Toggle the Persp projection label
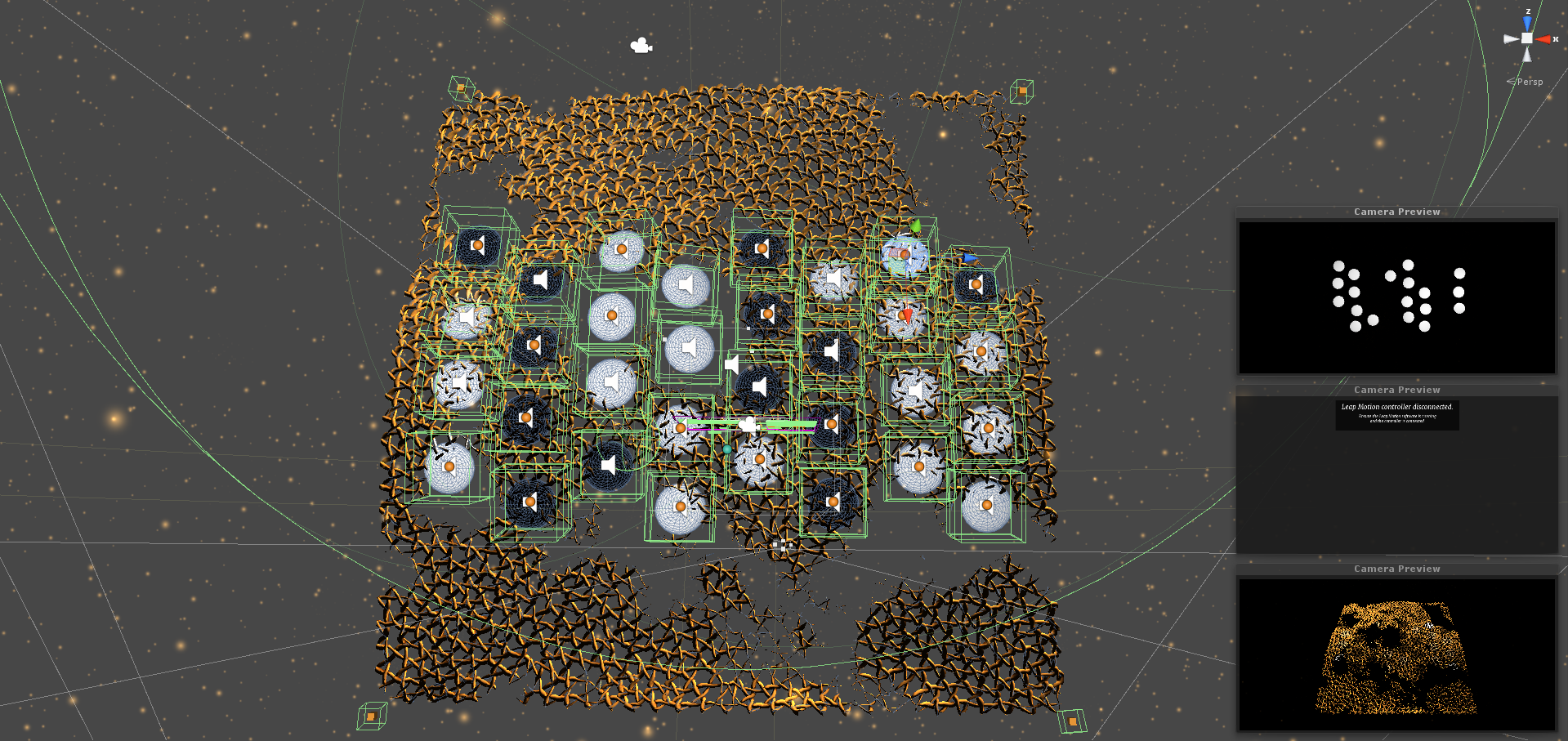This screenshot has height=741, width=1568. point(1529,82)
